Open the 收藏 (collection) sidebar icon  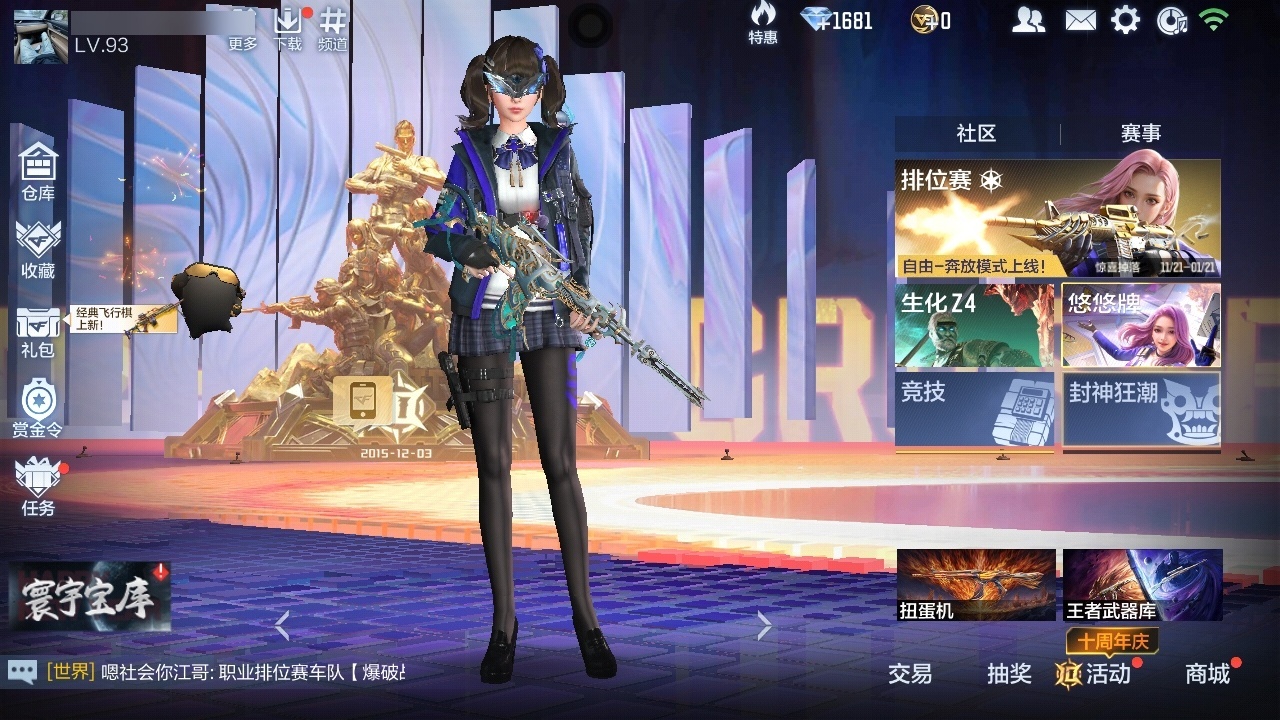tap(37, 246)
